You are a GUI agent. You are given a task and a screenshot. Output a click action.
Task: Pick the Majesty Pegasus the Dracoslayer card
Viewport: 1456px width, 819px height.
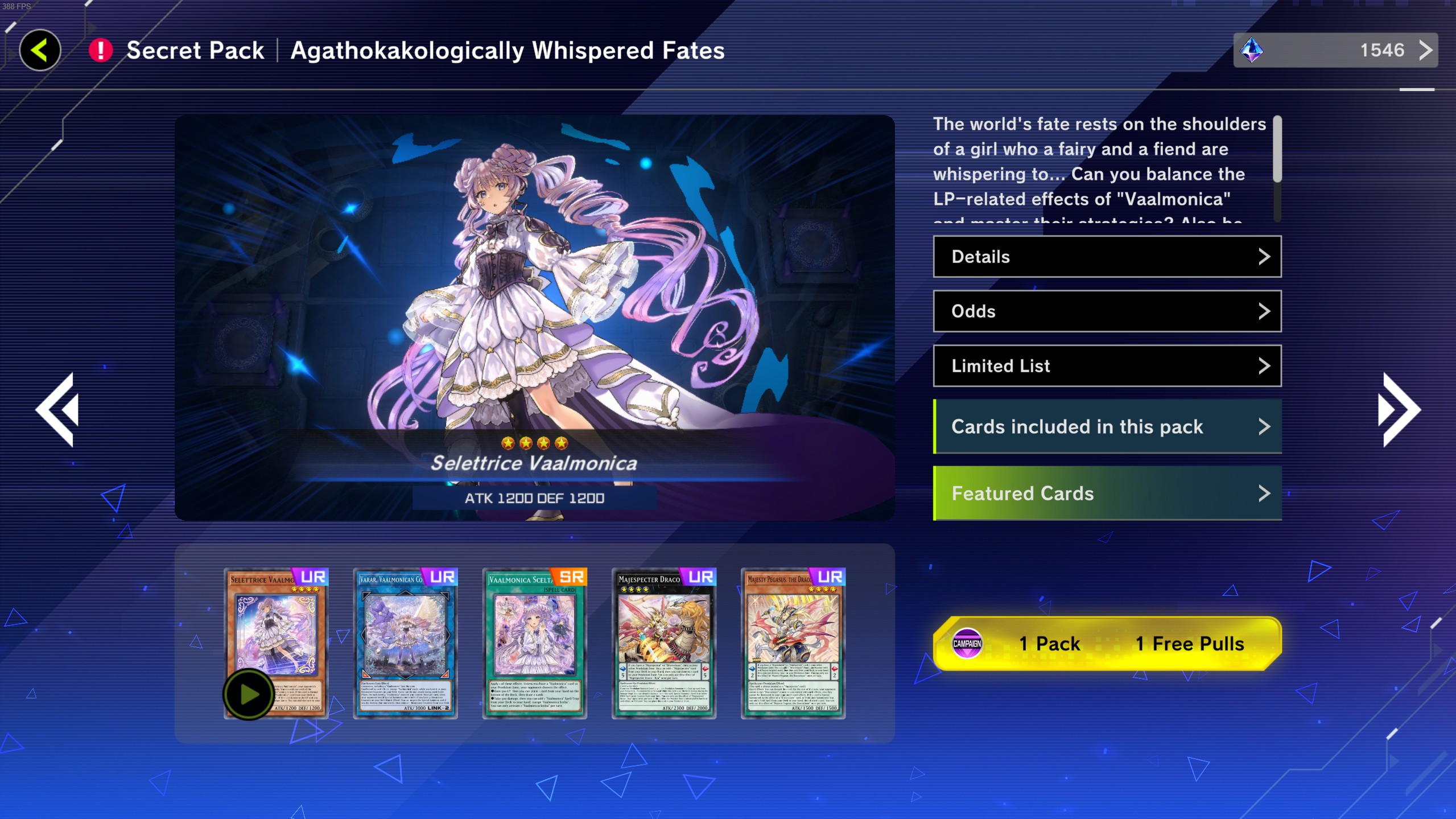pos(793,643)
